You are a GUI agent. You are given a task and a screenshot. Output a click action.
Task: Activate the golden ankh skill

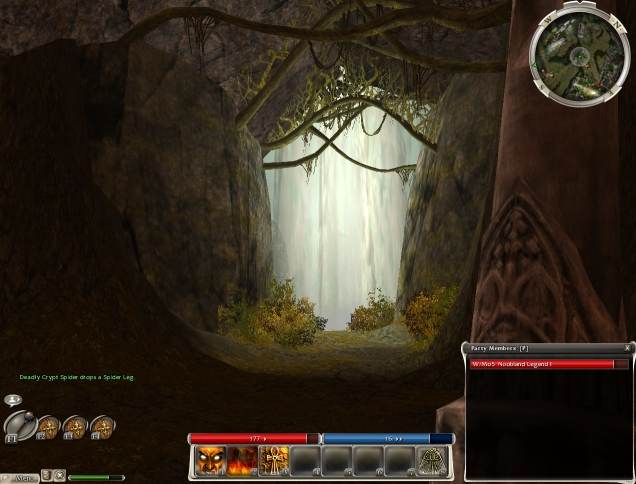point(274,460)
